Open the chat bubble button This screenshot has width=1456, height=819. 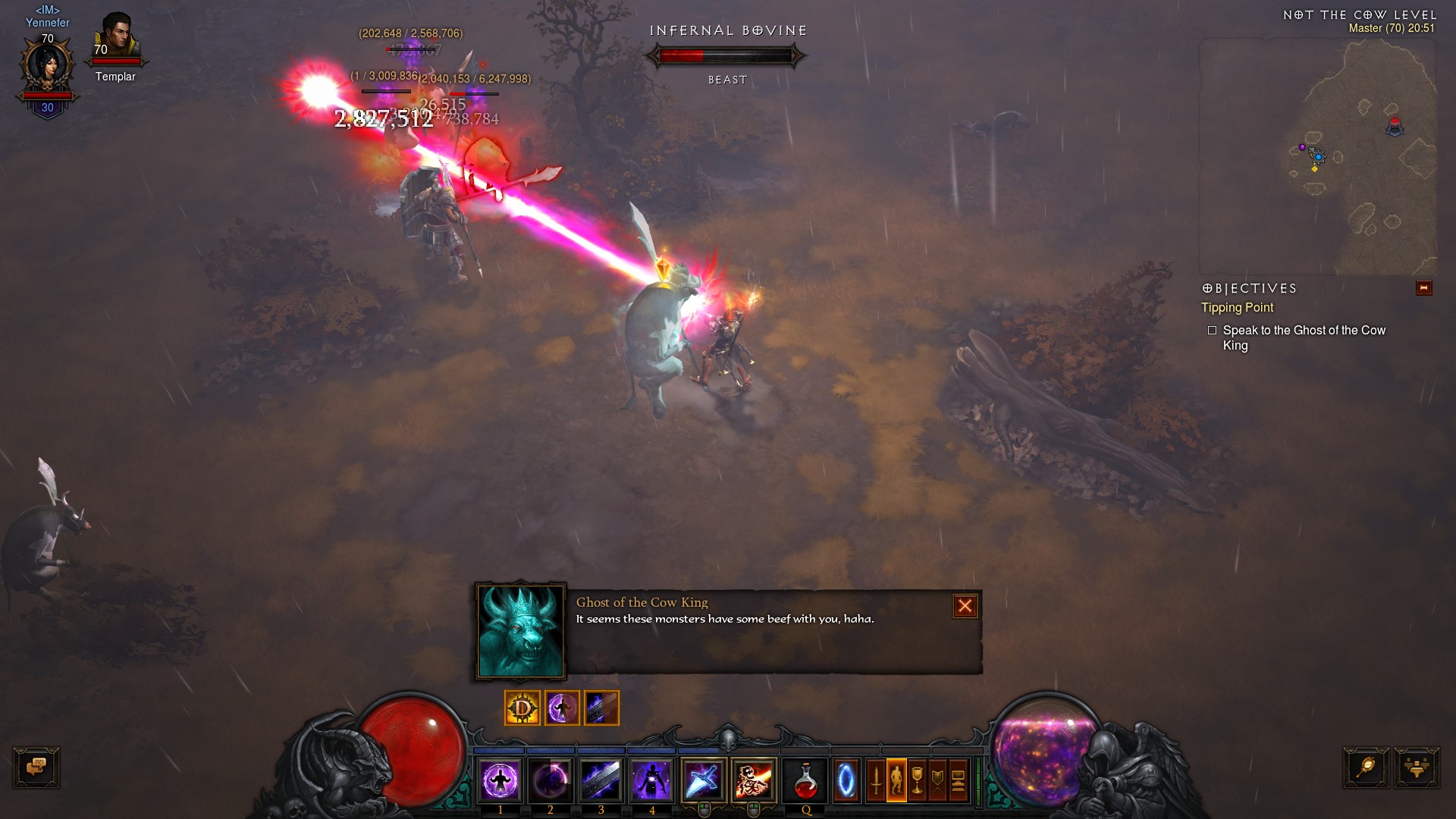point(36,767)
